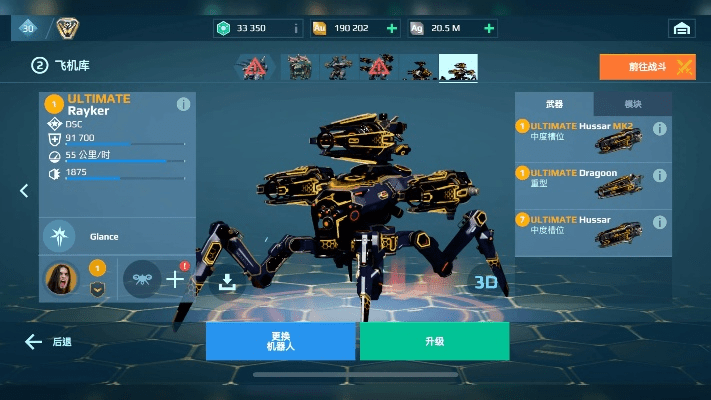Switch to the 模块 modules tab
The width and height of the screenshot is (711, 400).
(632, 104)
